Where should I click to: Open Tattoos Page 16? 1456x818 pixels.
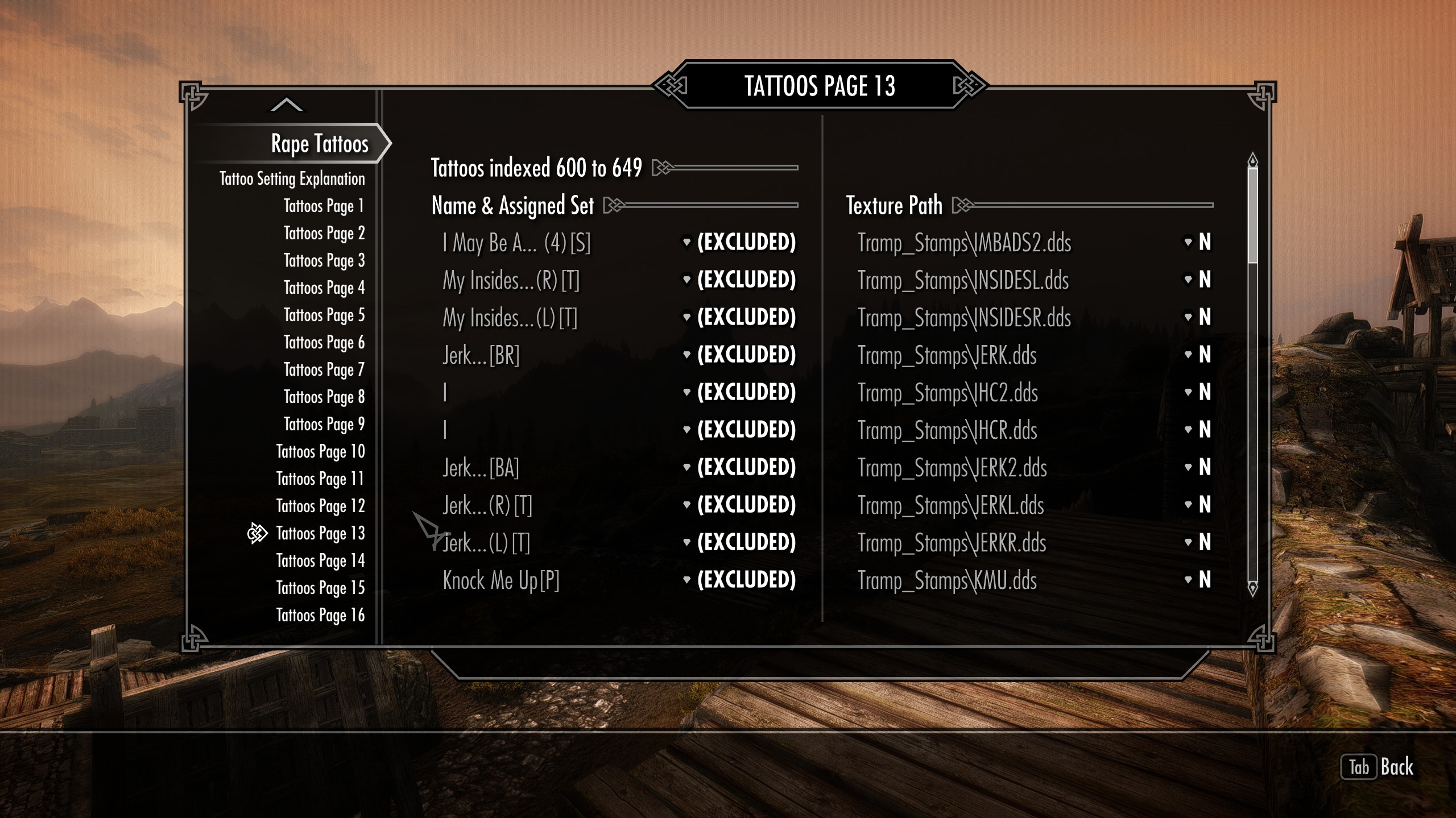(x=320, y=615)
